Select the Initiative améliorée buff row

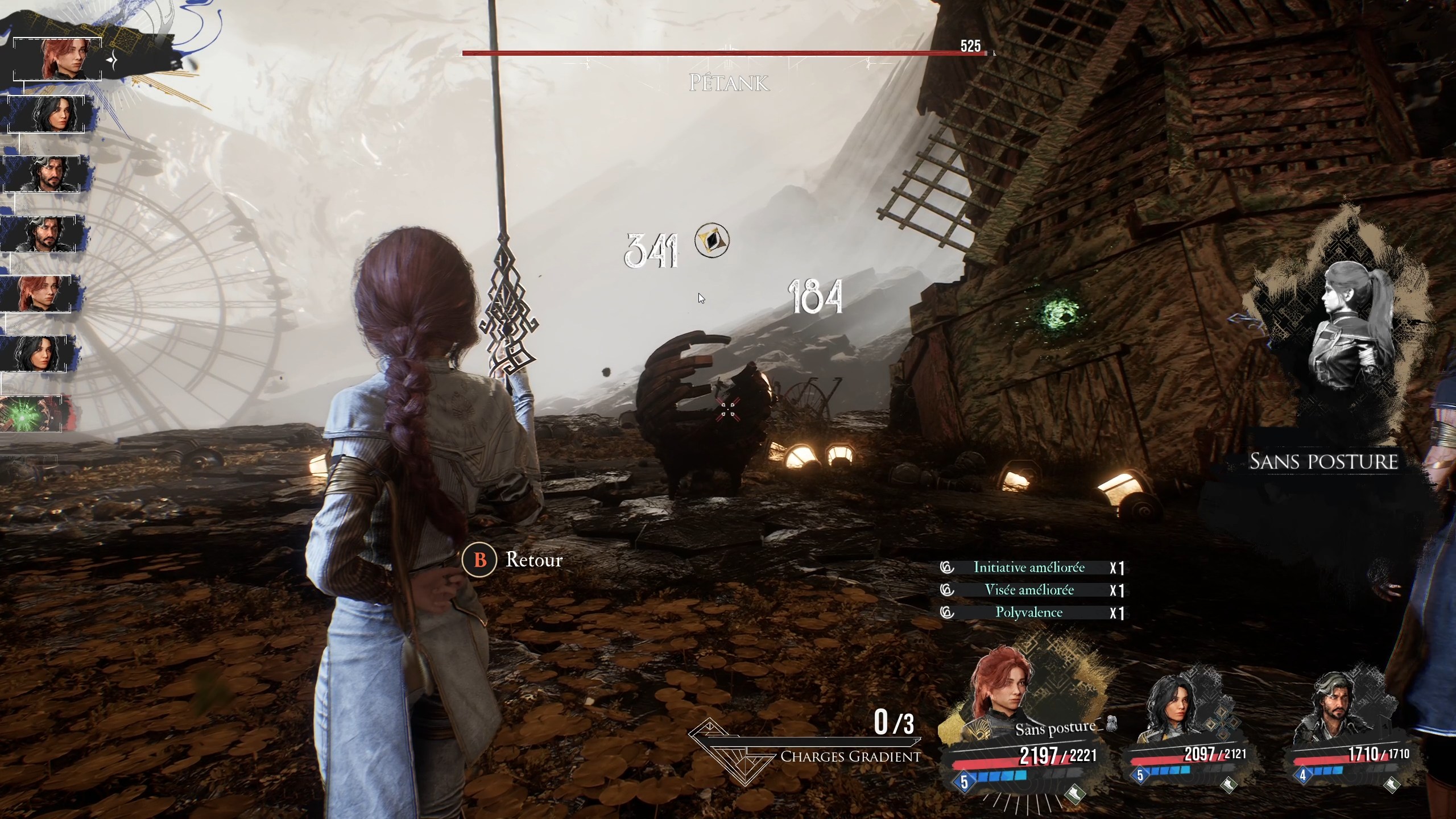[x=1028, y=568]
